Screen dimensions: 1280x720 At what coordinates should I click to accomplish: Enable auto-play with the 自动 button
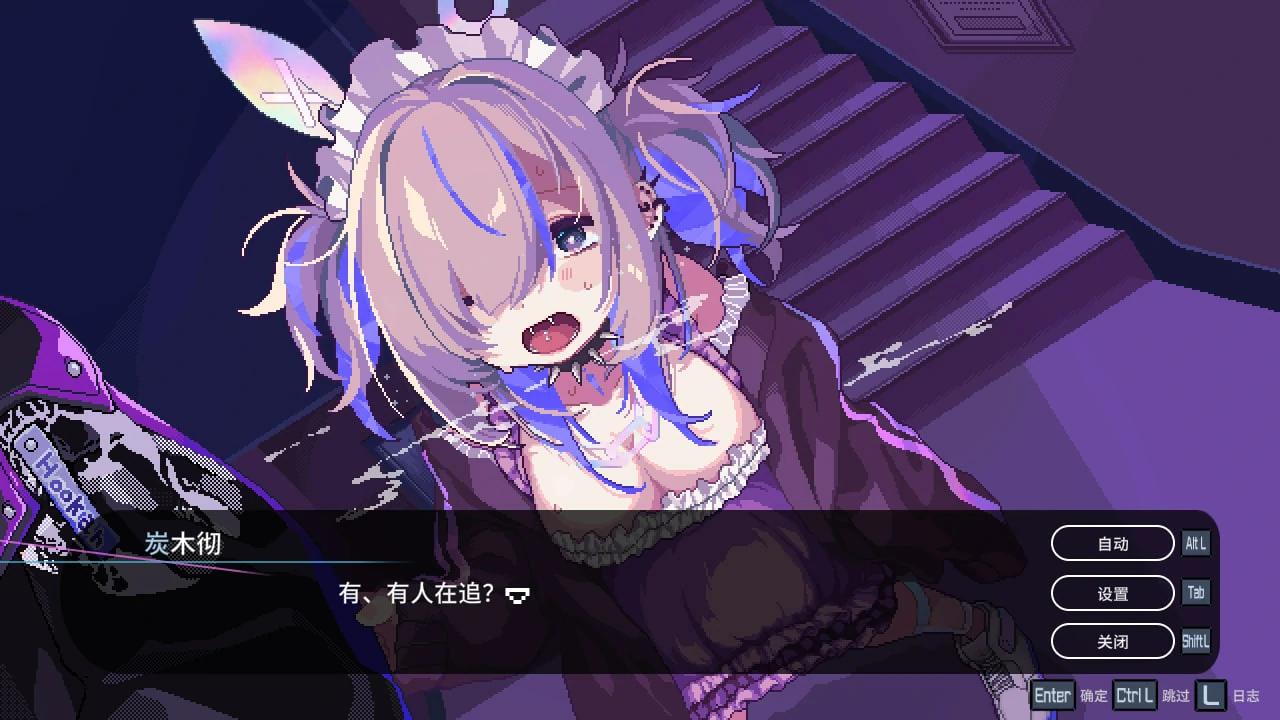click(x=1112, y=543)
